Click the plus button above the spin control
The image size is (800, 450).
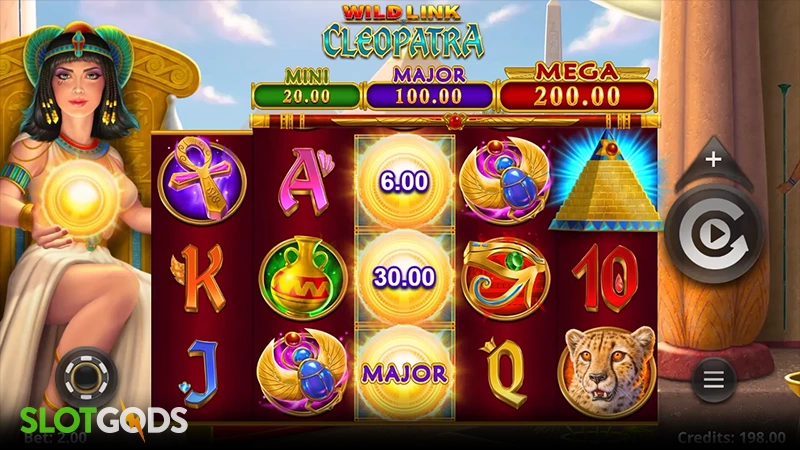pyautogui.click(x=713, y=159)
